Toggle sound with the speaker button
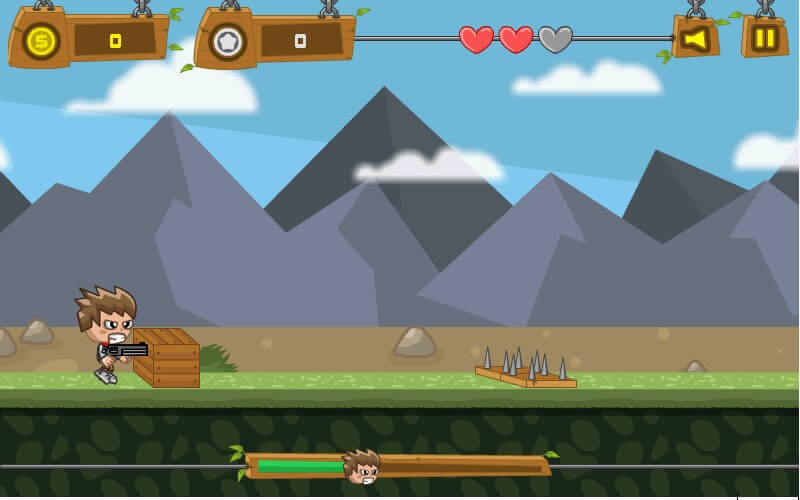 [695, 39]
